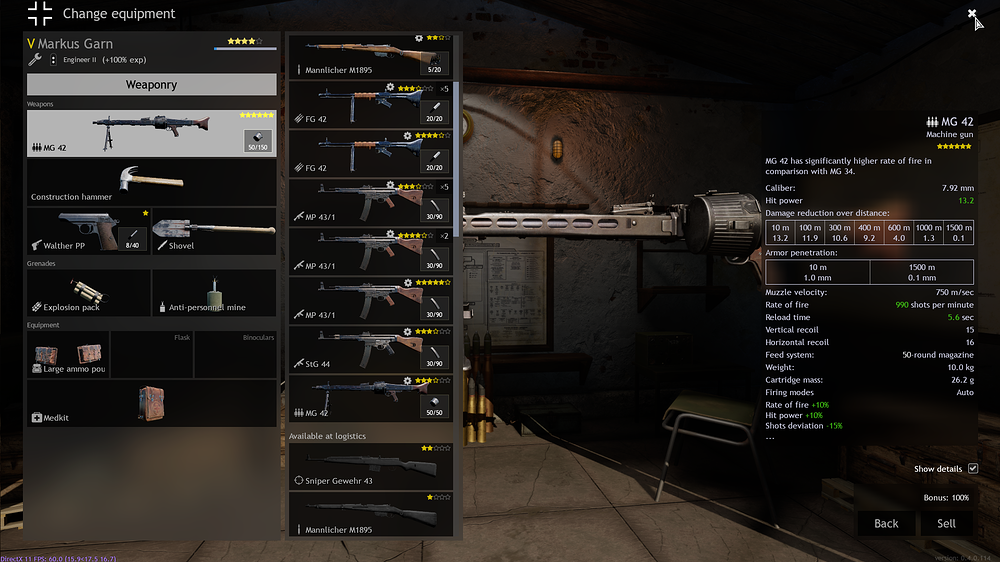This screenshot has height=562, width=1000.
Task: Open the Weaponry section
Action: tap(151, 85)
